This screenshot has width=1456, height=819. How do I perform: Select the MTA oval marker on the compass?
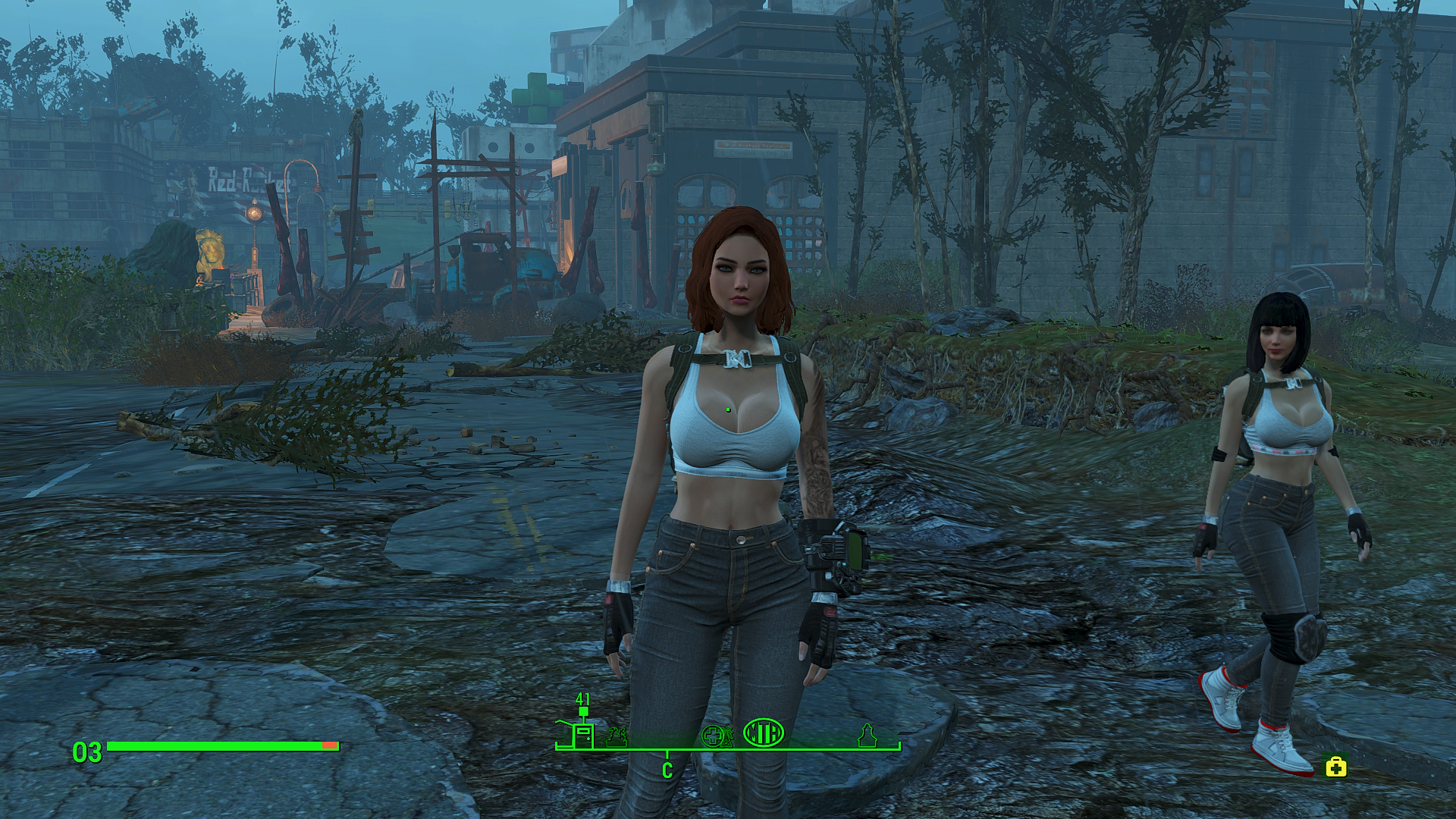pyautogui.click(x=763, y=733)
